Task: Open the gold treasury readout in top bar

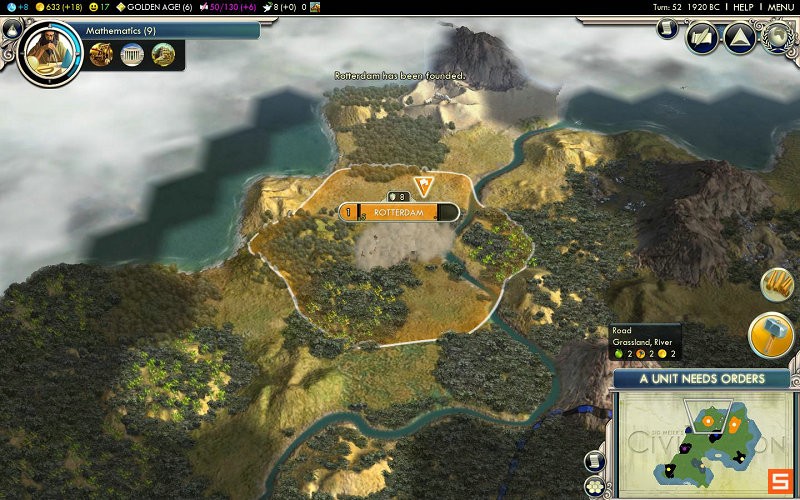Action: tap(59, 7)
